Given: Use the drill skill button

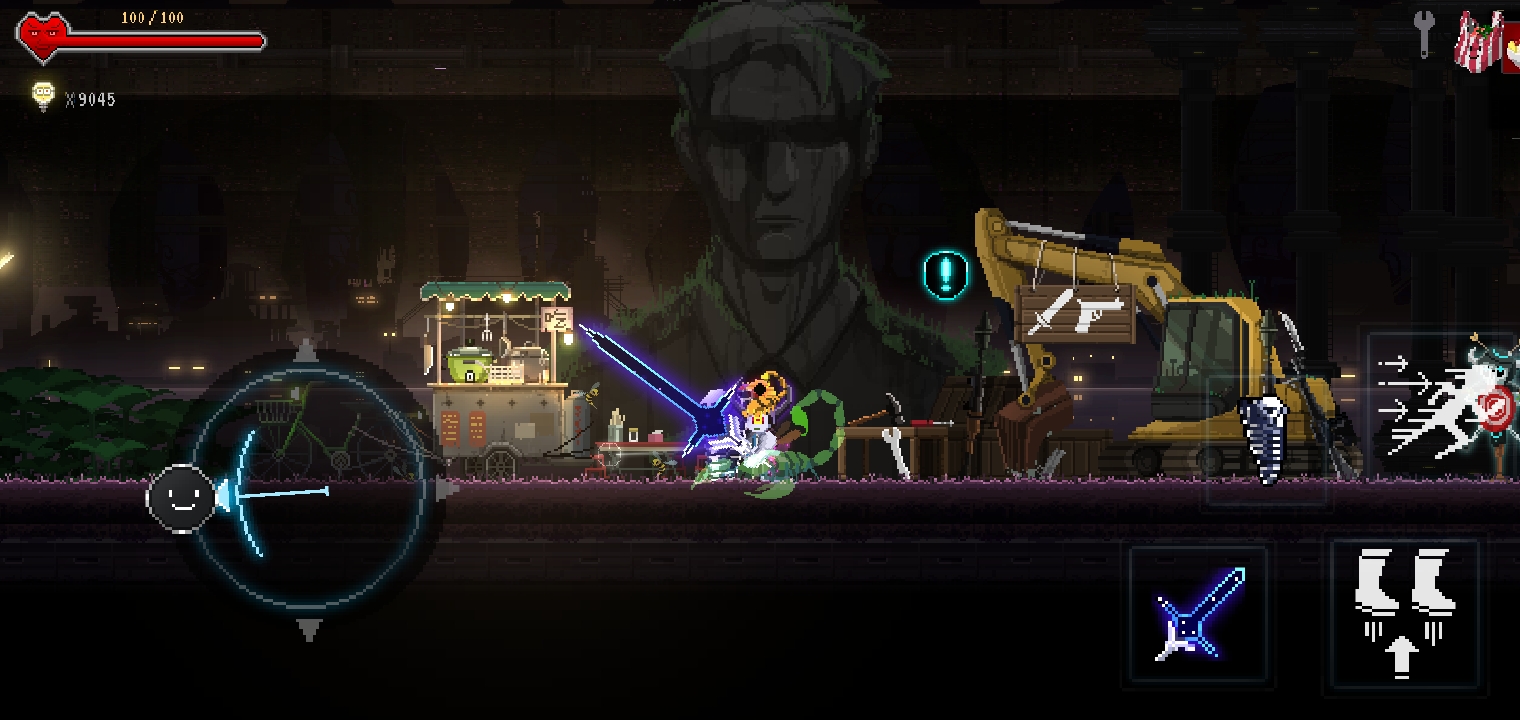Looking at the screenshot, I should (1266, 438).
